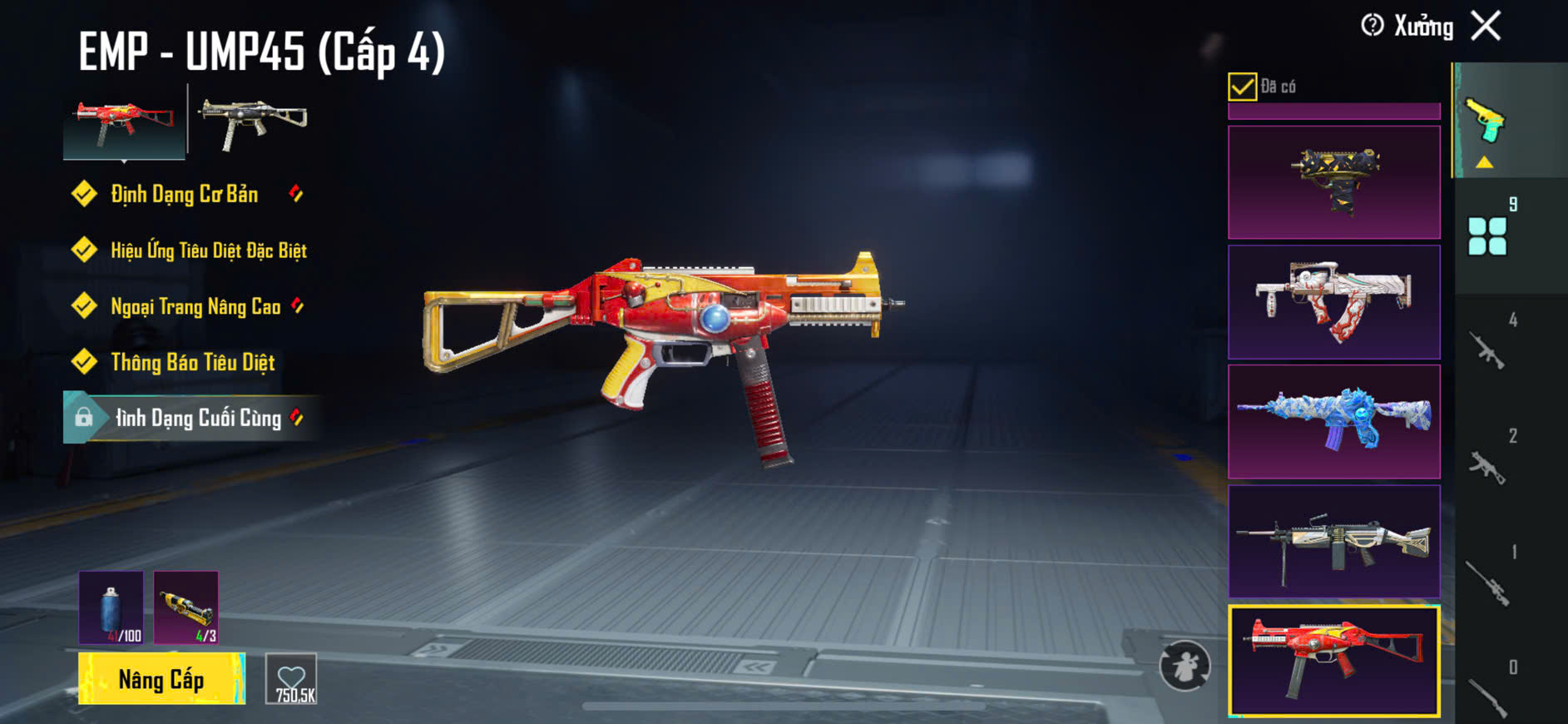
Task: Click the yellow Nâng Cấp button
Action: 161,679
